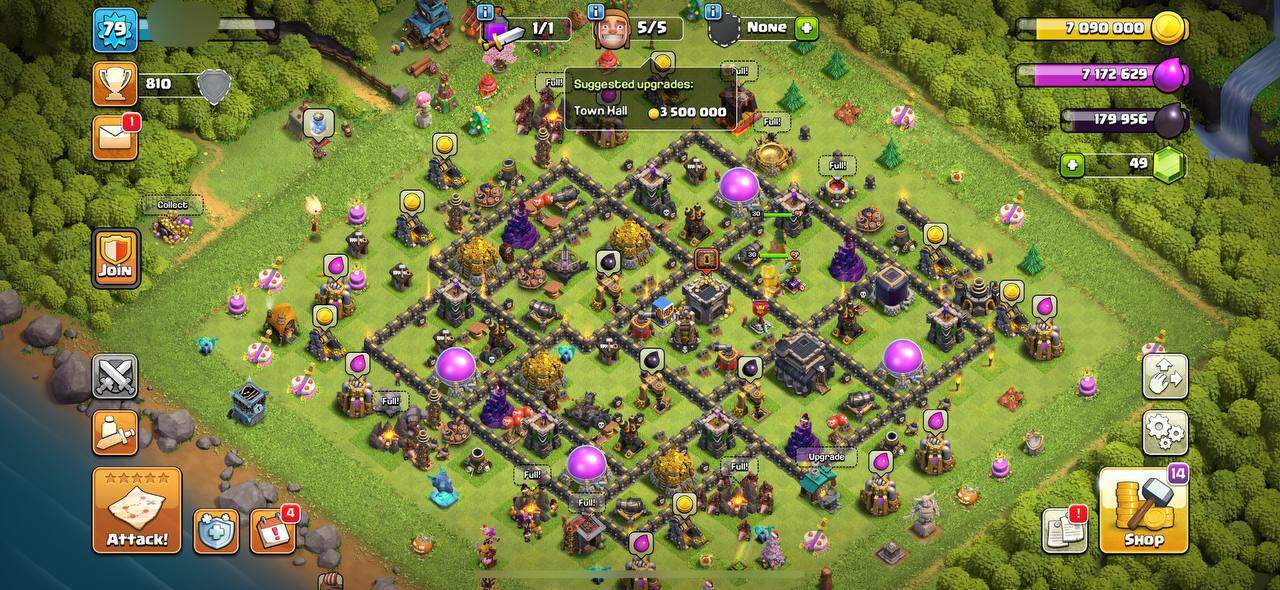Open the Shop

click(1143, 509)
